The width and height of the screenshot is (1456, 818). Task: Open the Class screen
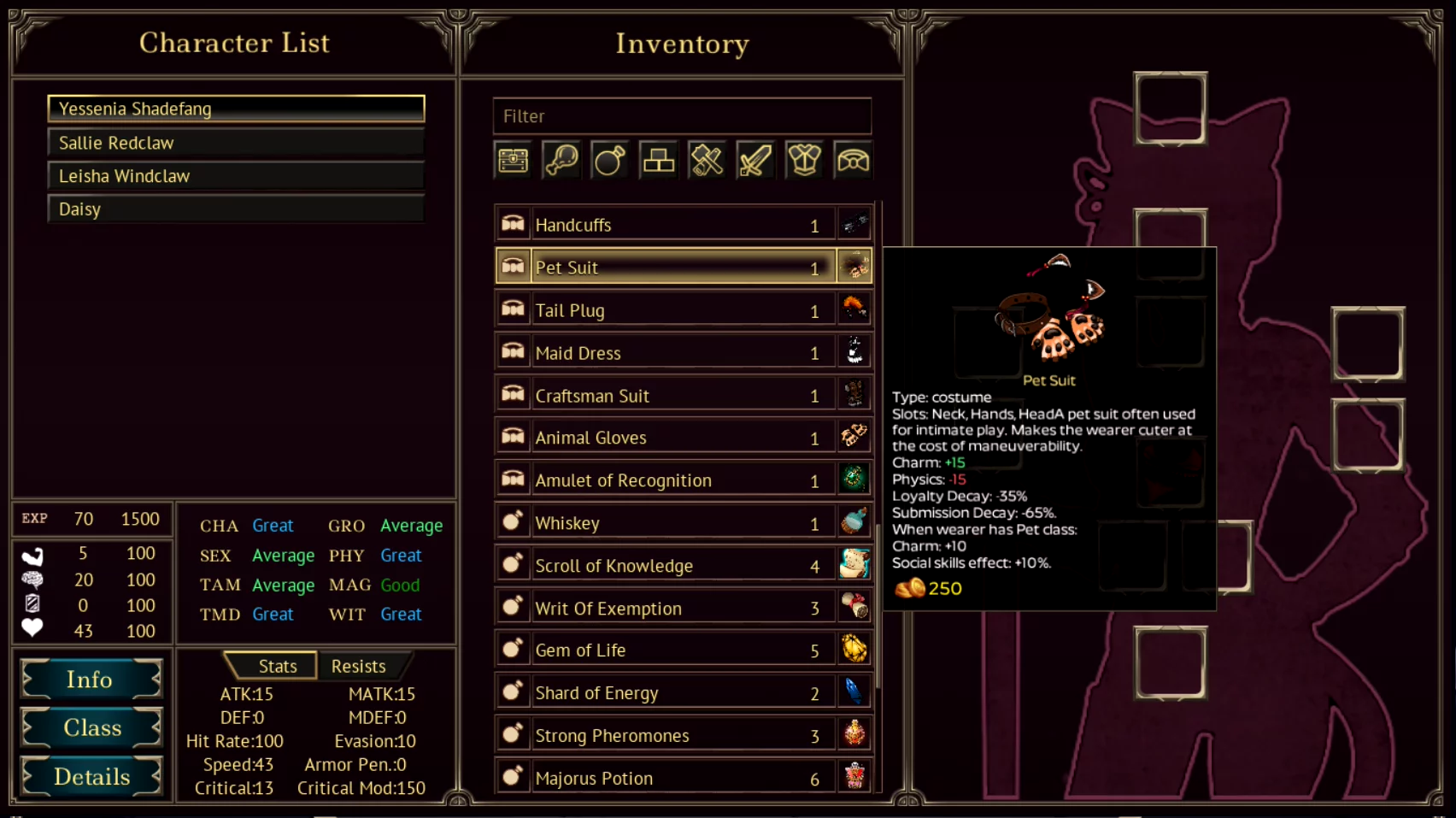point(91,728)
